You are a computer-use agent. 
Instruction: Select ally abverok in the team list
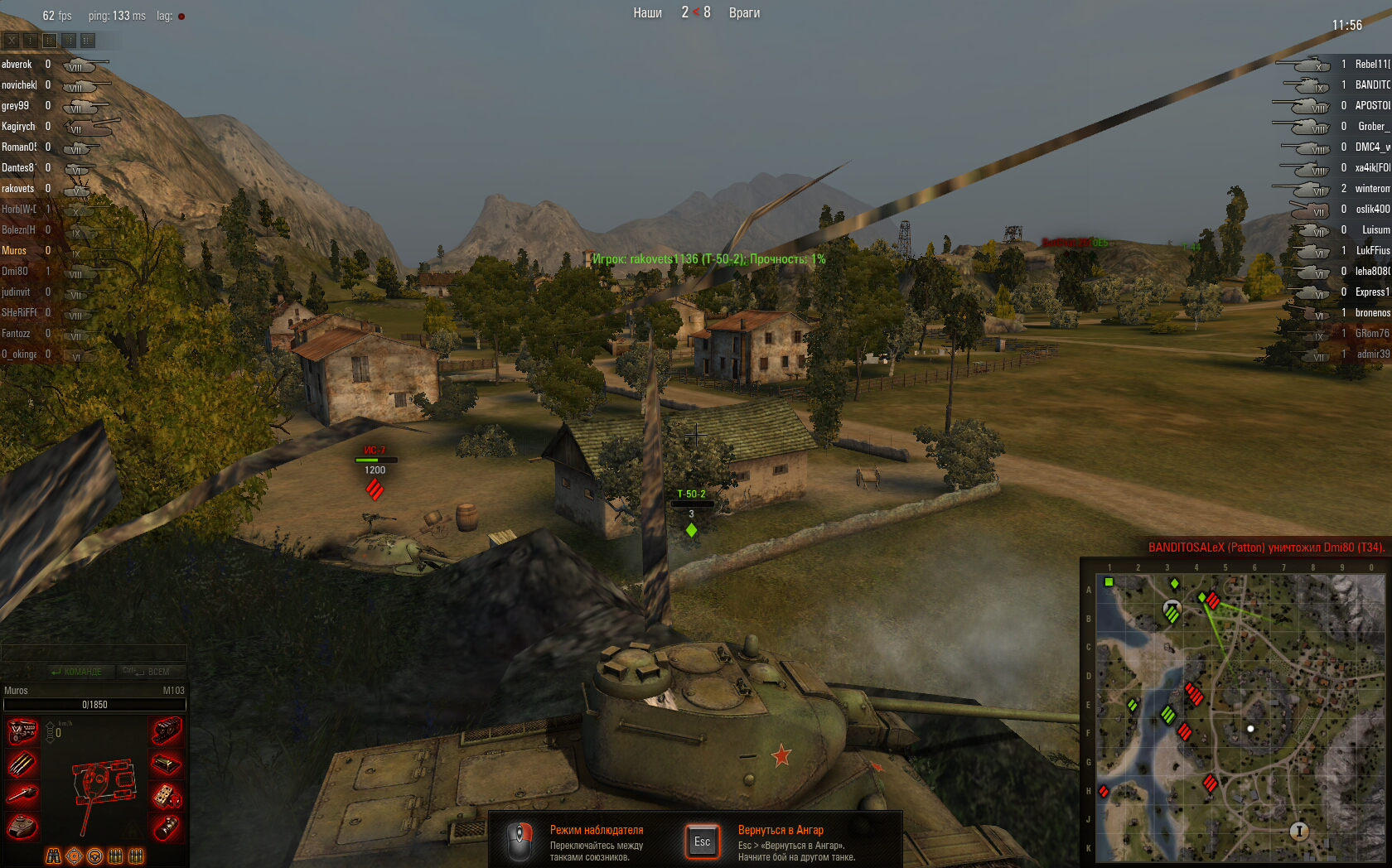(17, 65)
